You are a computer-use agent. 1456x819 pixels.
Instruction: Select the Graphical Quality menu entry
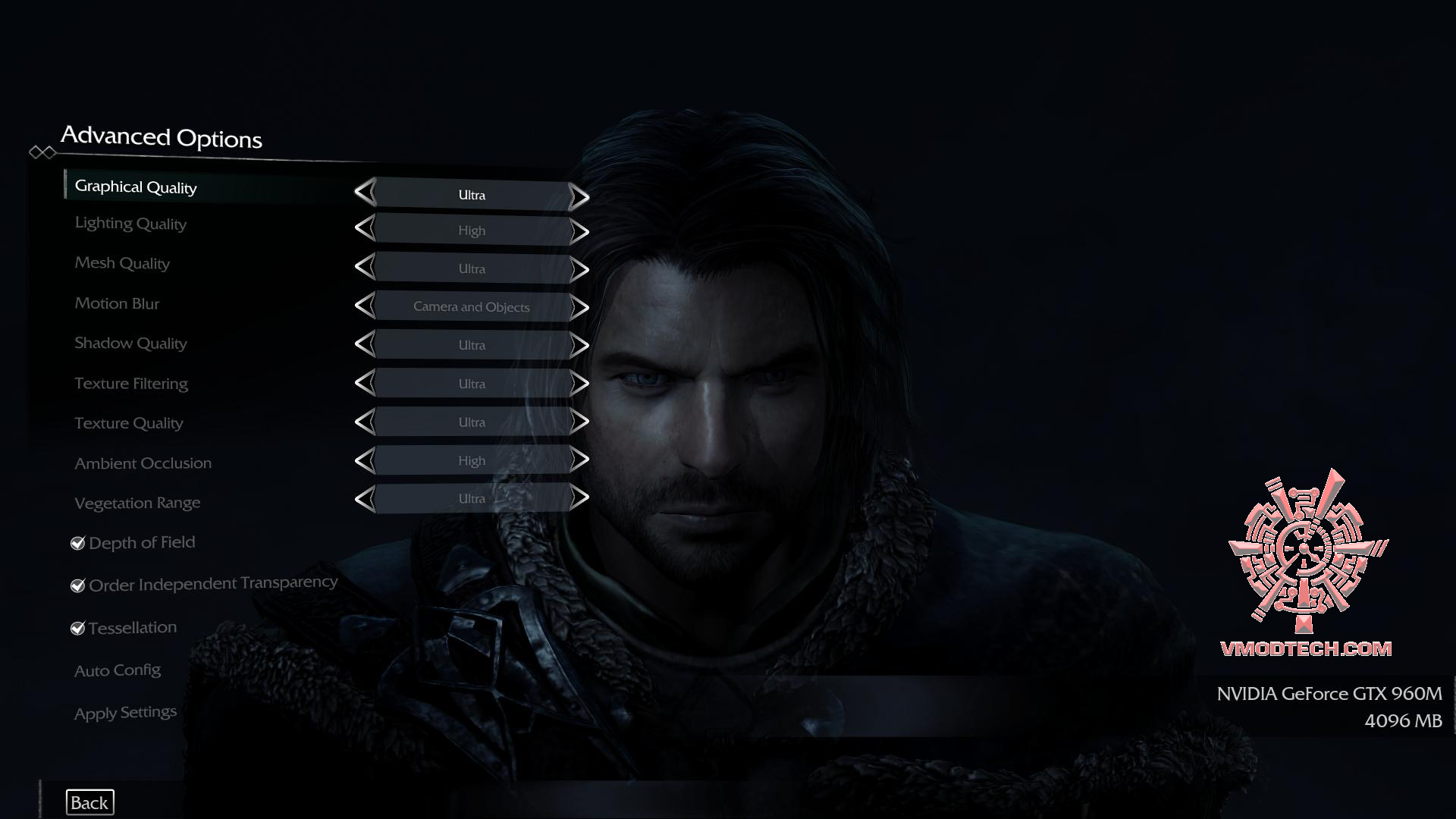(135, 187)
